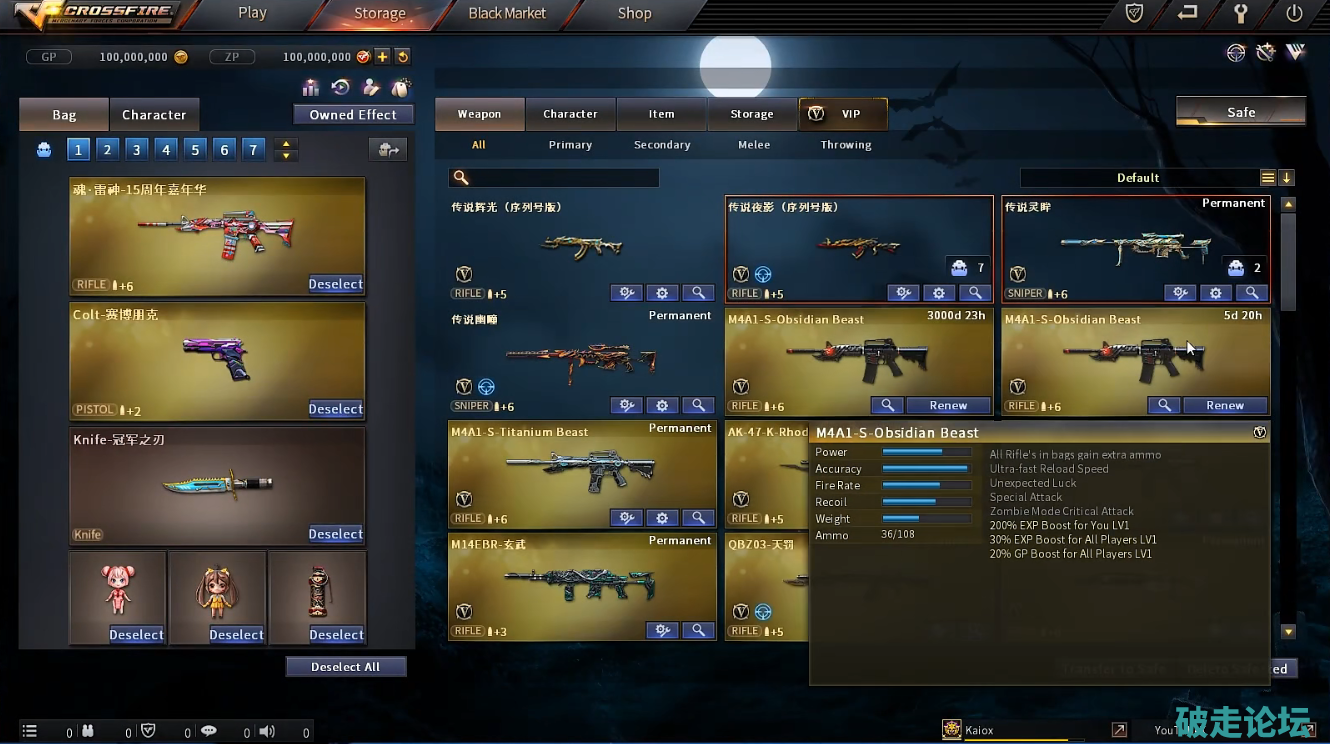Open the Play menu
Screen dimensions: 1330x744
tap(252, 13)
